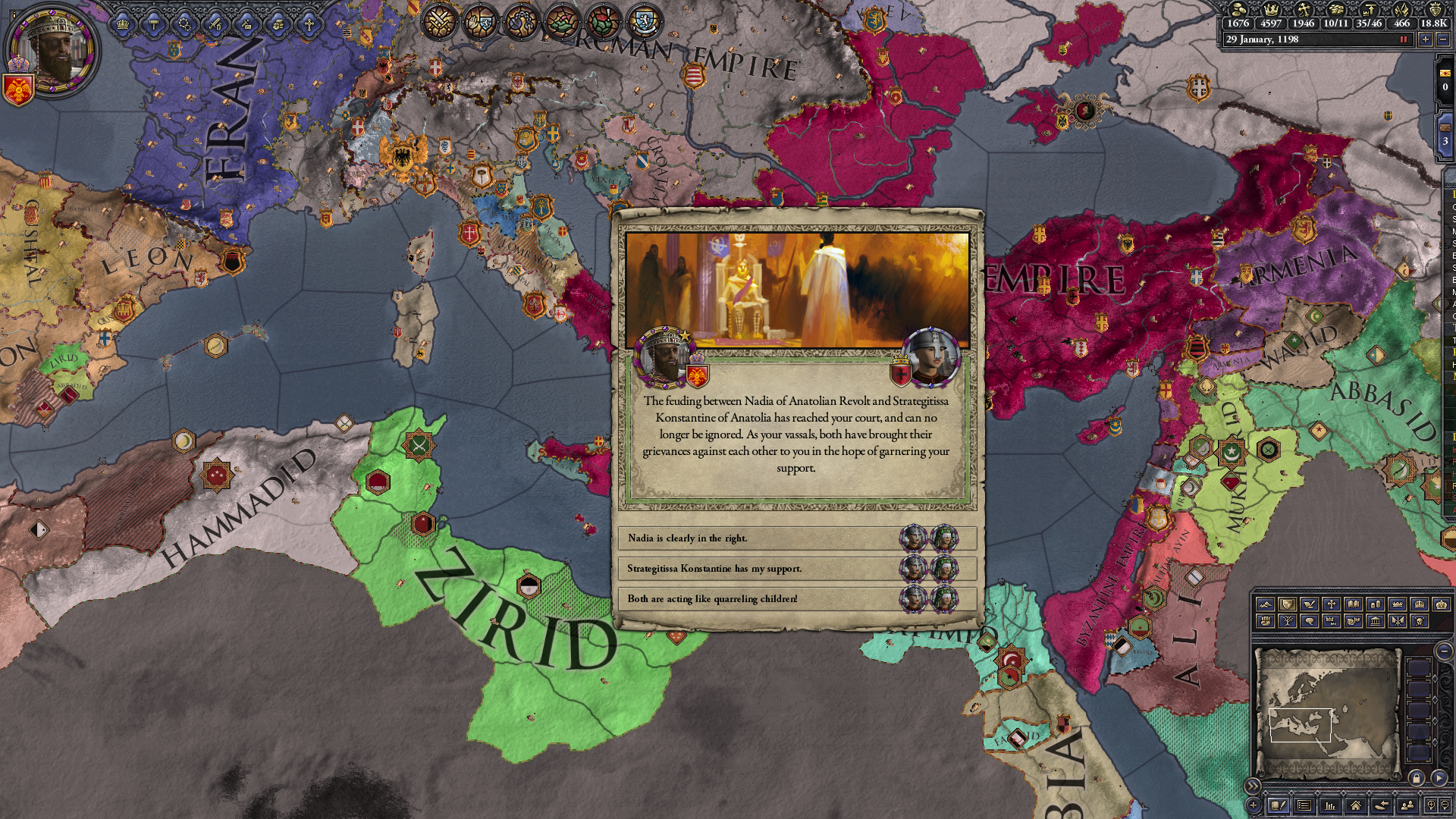1456x819 pixels.
Task: Pause the game with the pause control
Action: (x=1404, y=39)
